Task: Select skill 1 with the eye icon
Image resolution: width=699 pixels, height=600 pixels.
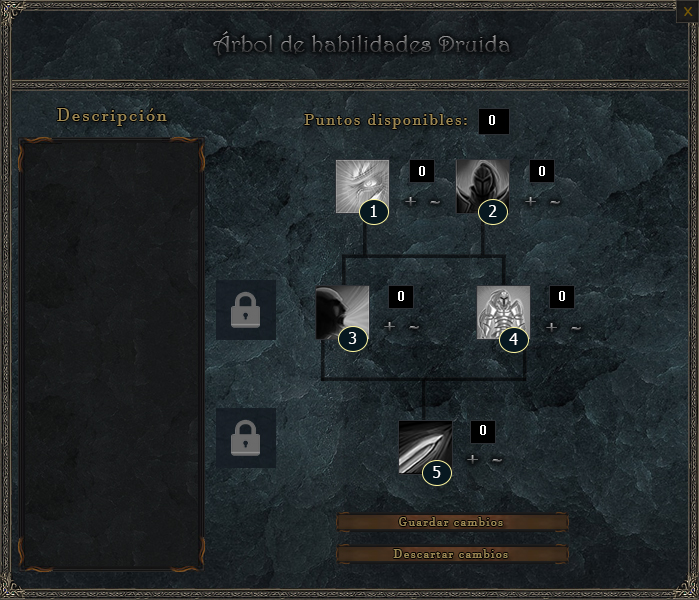Action: [362, 186]
